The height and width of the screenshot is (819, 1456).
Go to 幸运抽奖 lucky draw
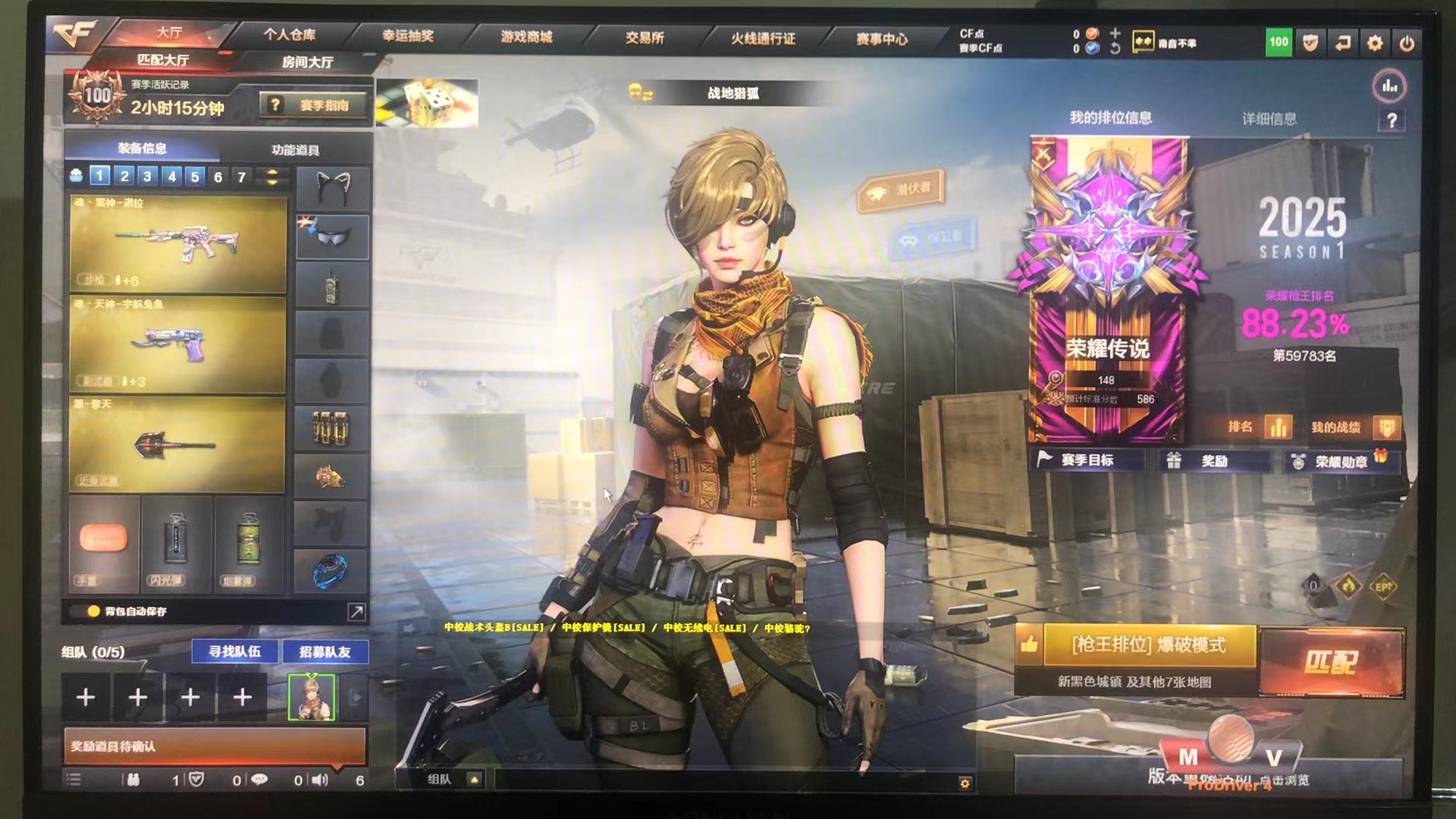point(408,36)
